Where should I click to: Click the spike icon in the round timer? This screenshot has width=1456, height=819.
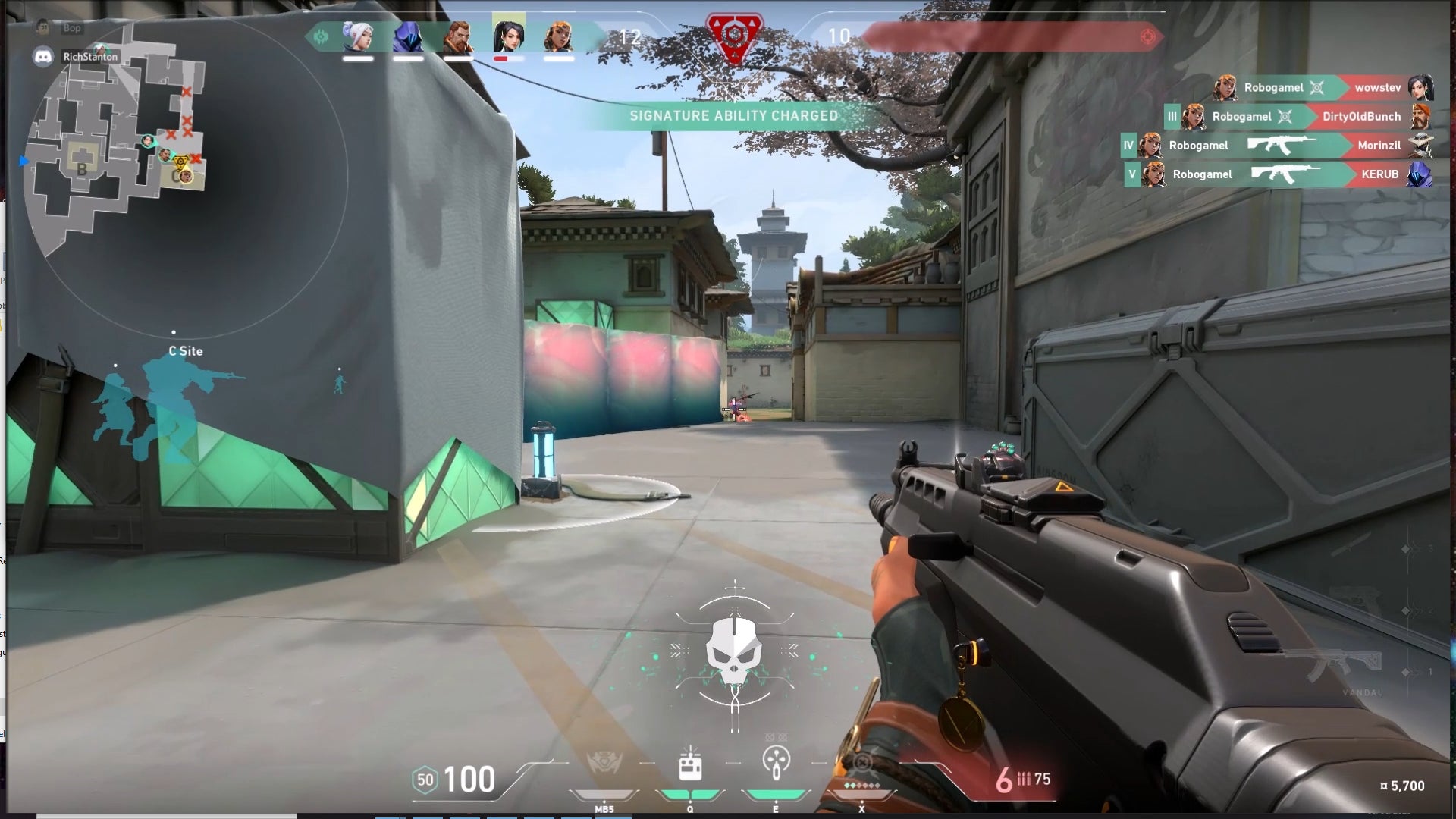tap(733, 34)
